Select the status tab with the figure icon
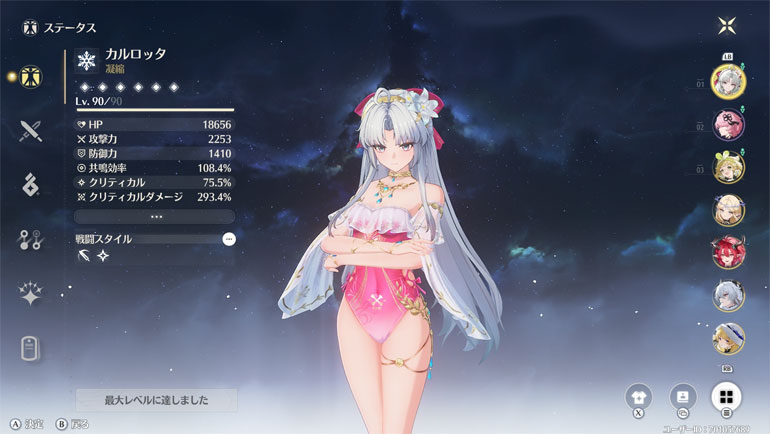 tap(31, 76)
